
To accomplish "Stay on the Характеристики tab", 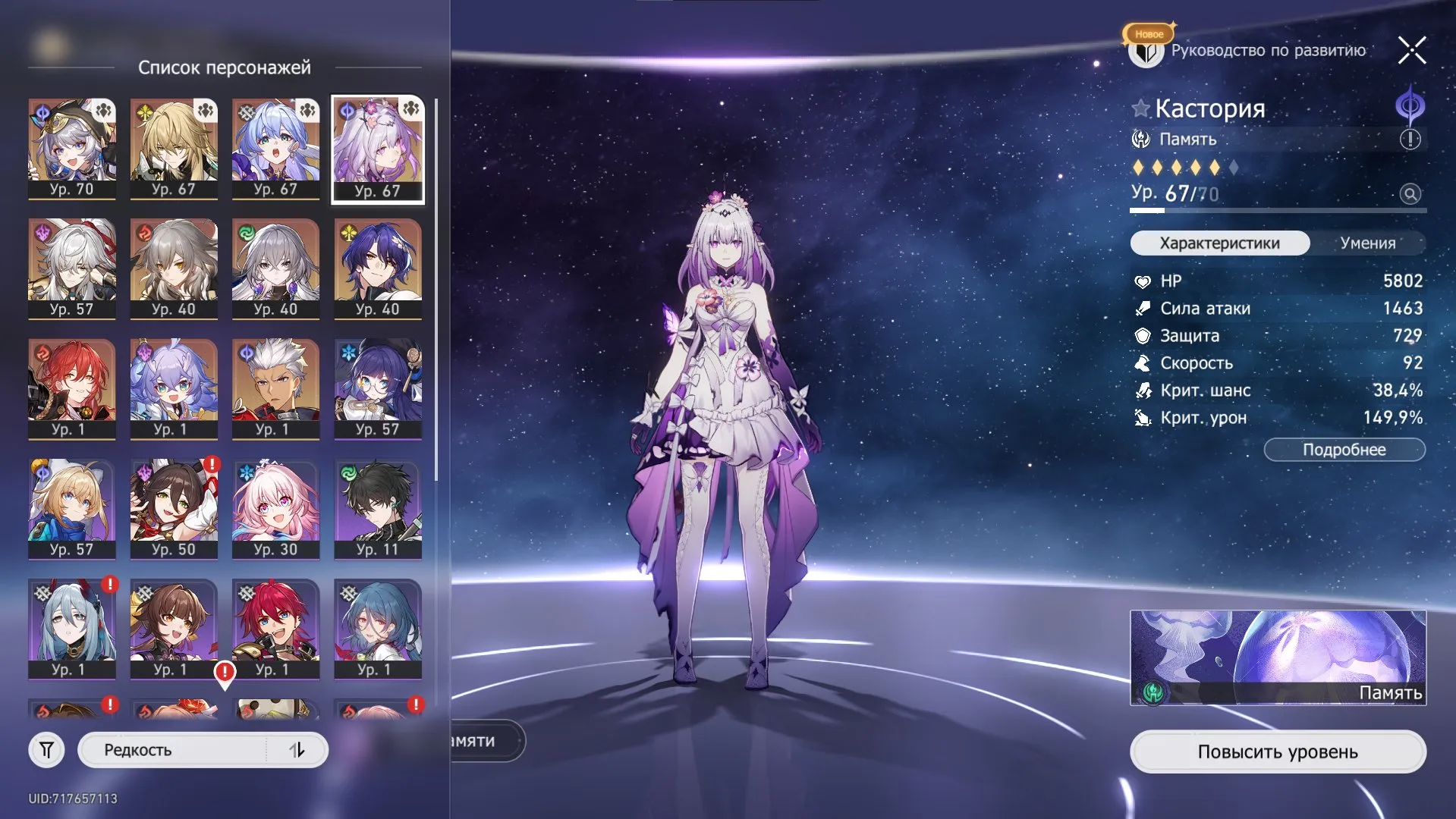I will (x=1219, y=243).
